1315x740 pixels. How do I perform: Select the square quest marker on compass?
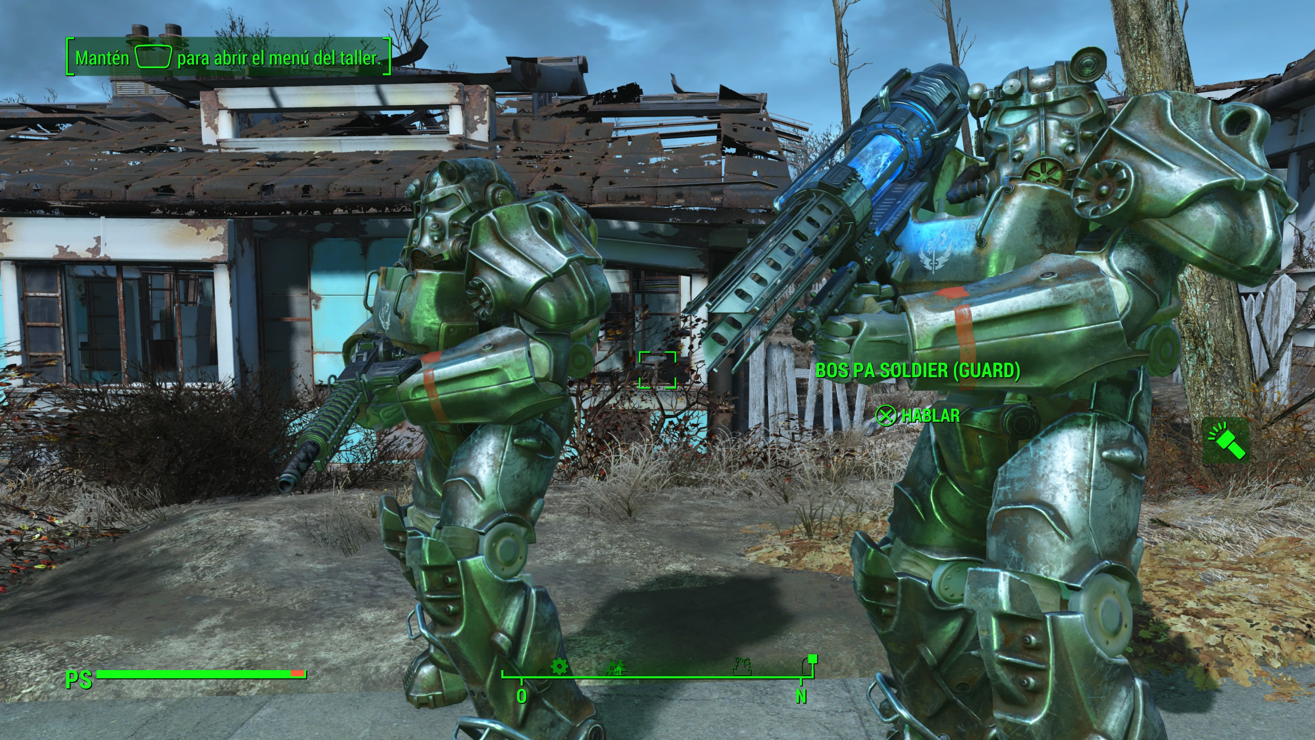point(812,659)
